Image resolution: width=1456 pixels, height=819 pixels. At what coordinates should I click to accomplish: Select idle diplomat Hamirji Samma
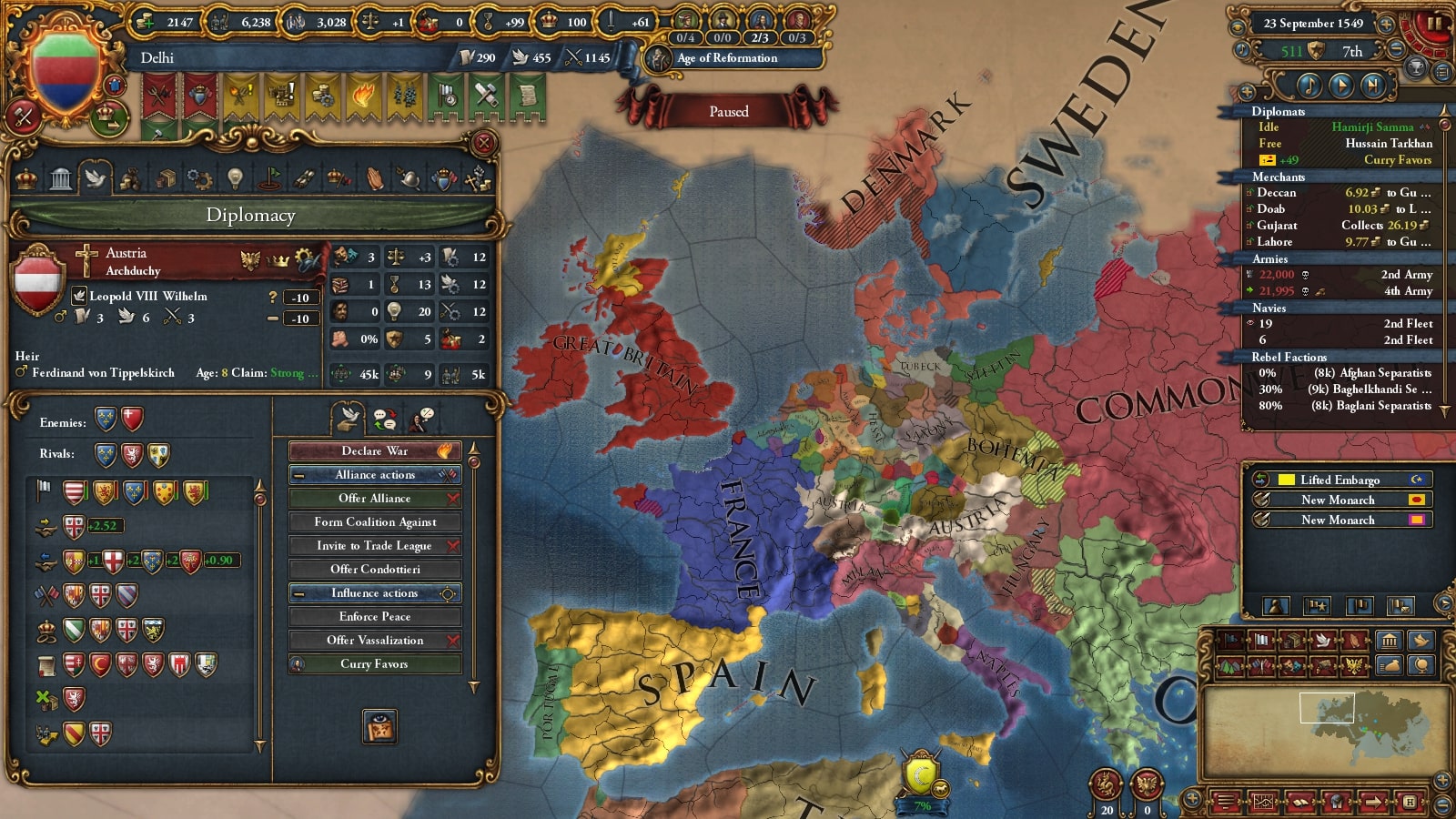(1371, 127)
